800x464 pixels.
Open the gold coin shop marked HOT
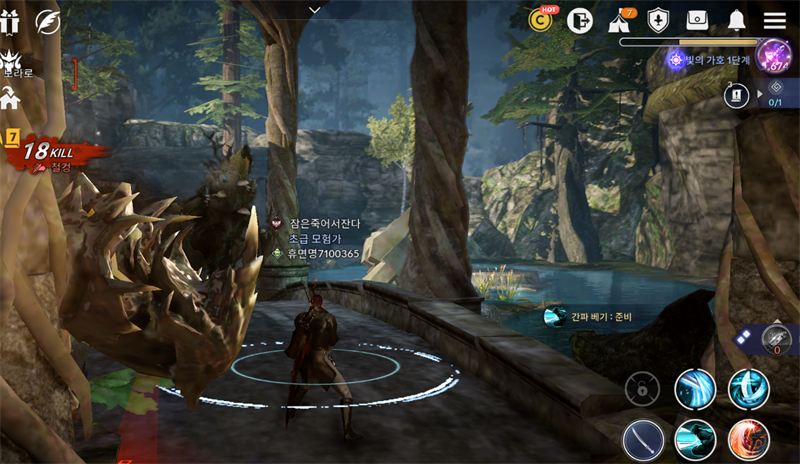click(541, 20)
